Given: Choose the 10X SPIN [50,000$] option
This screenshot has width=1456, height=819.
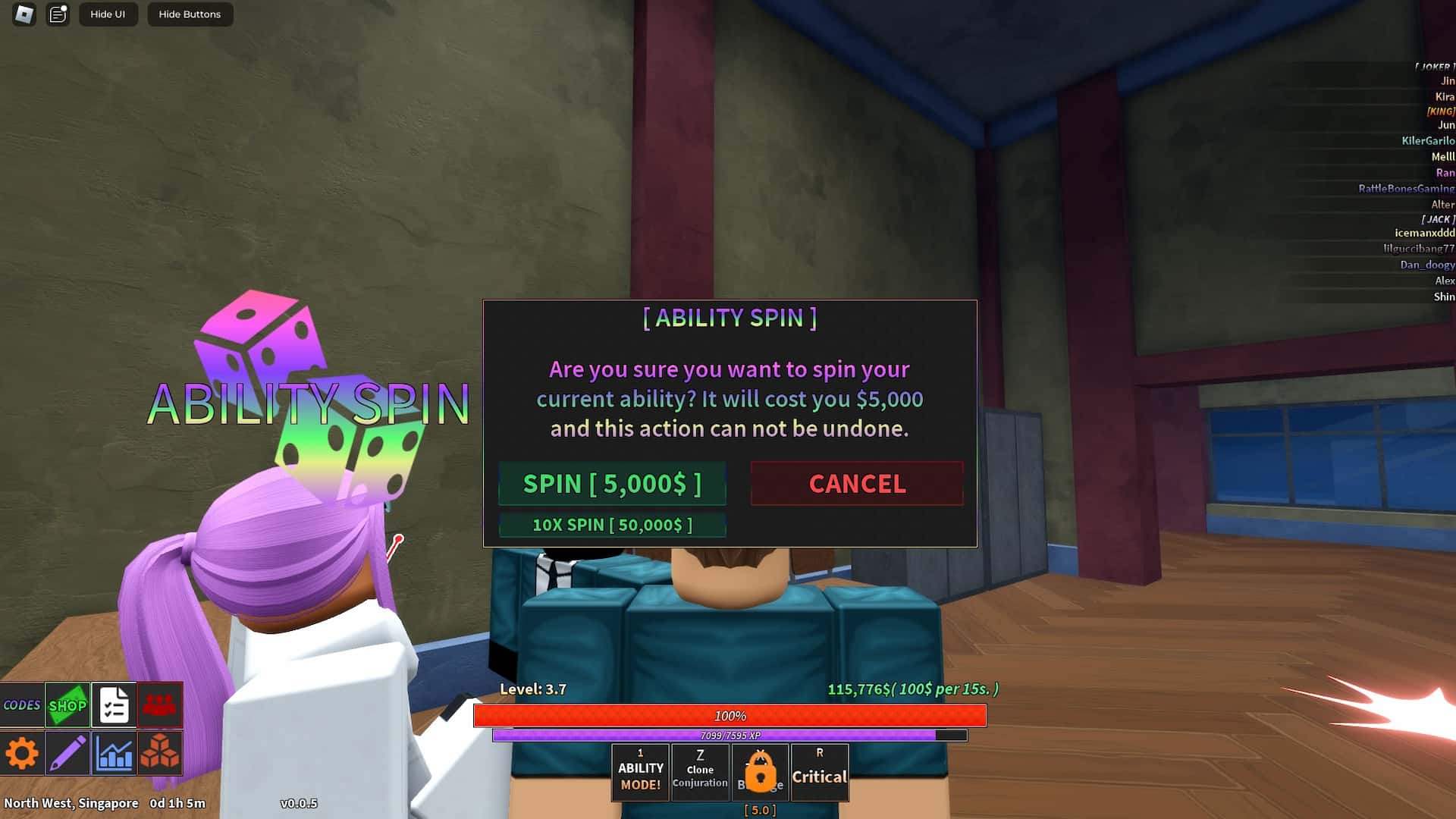Looking at the screenshot, I should pyautogui.click(x=612, y=524).
